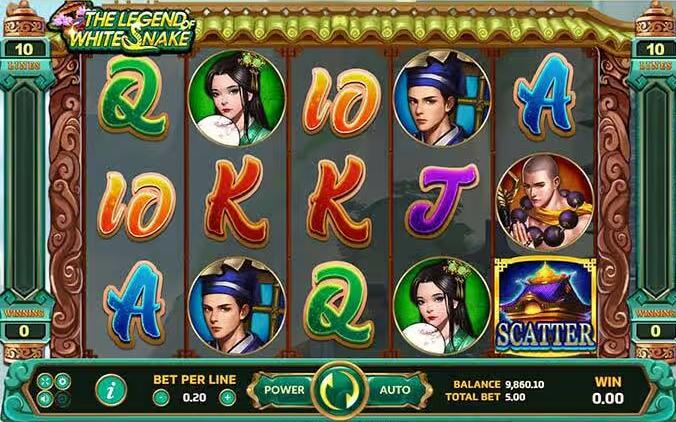676x422 pixels.
Task: Toggle fullscreen with the arrows icon
Action: [x=44, y=381]
